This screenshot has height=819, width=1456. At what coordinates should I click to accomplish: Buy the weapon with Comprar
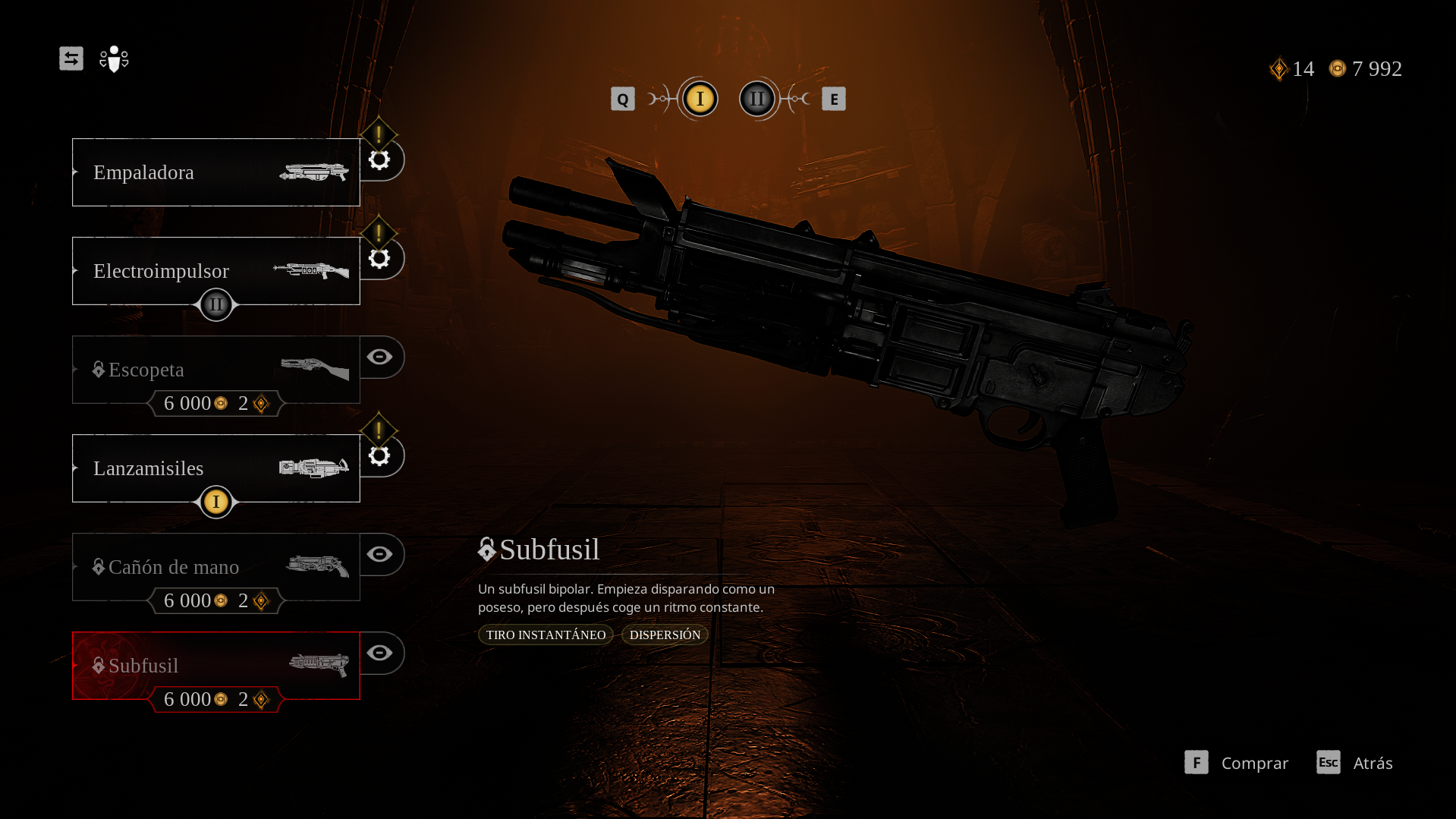coord(1237,763)
